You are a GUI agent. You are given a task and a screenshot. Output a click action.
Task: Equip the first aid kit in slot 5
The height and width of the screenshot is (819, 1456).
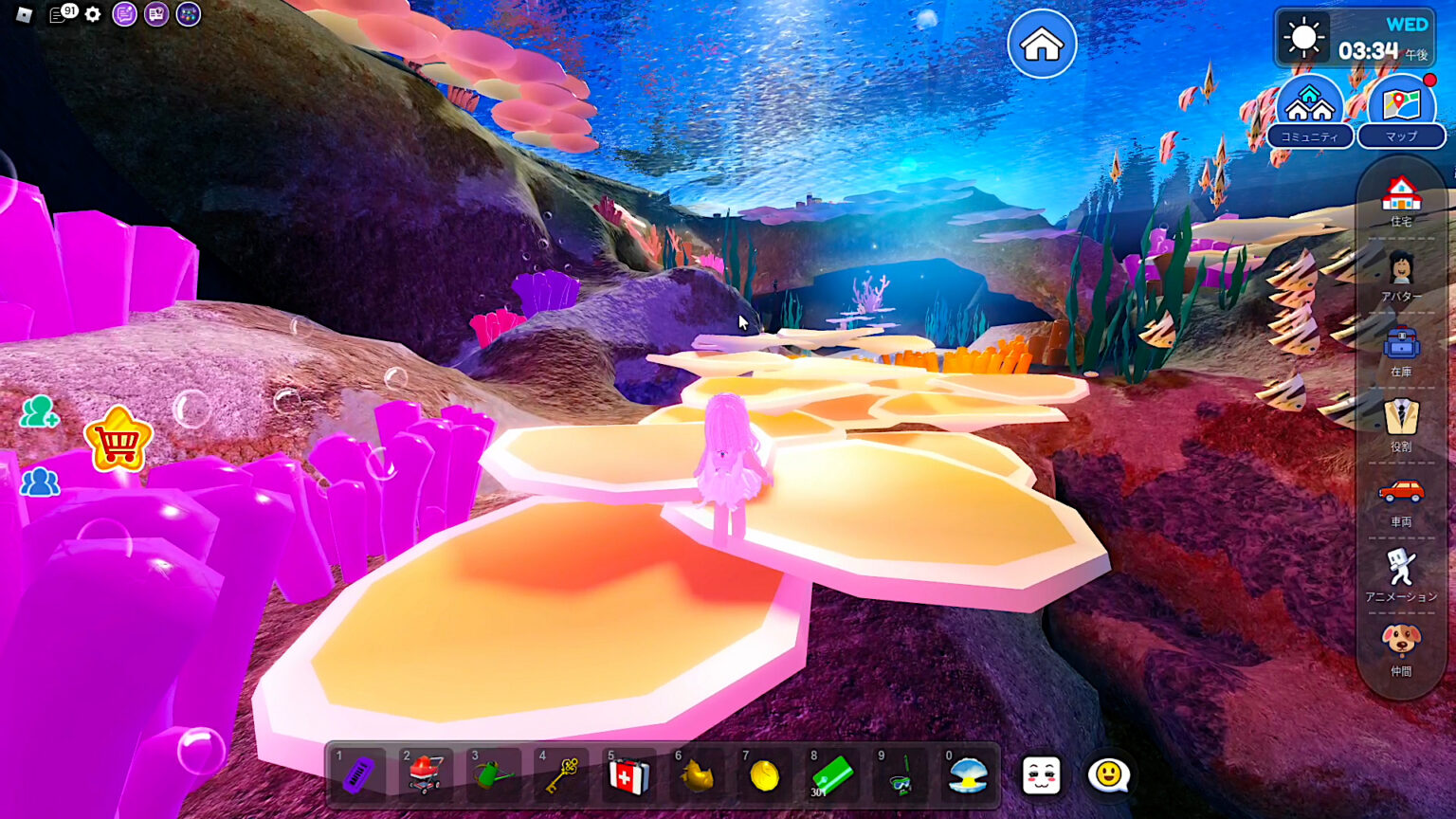pos(629,777)
